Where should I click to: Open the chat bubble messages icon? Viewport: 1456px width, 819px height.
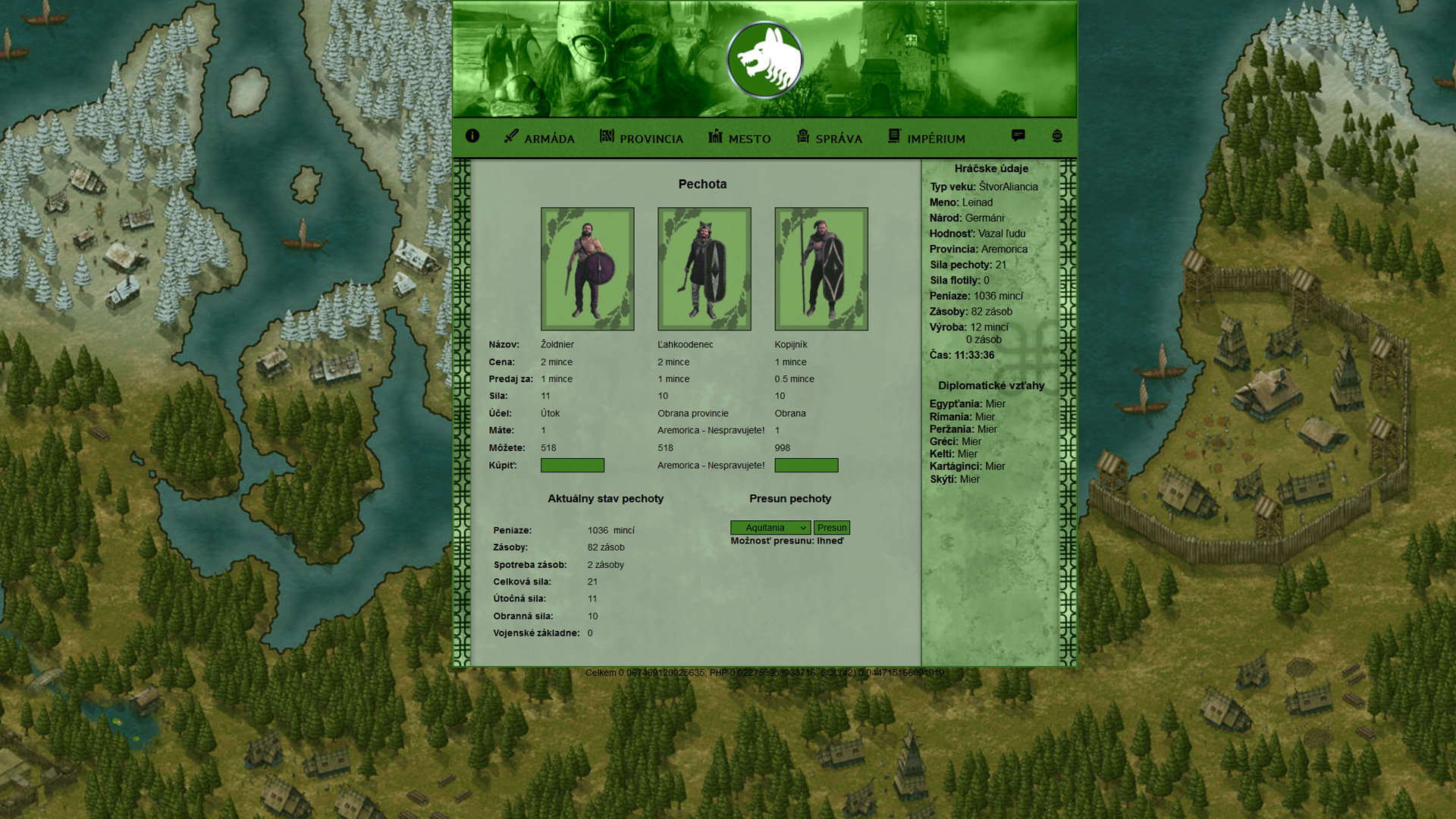(1018, 136)
